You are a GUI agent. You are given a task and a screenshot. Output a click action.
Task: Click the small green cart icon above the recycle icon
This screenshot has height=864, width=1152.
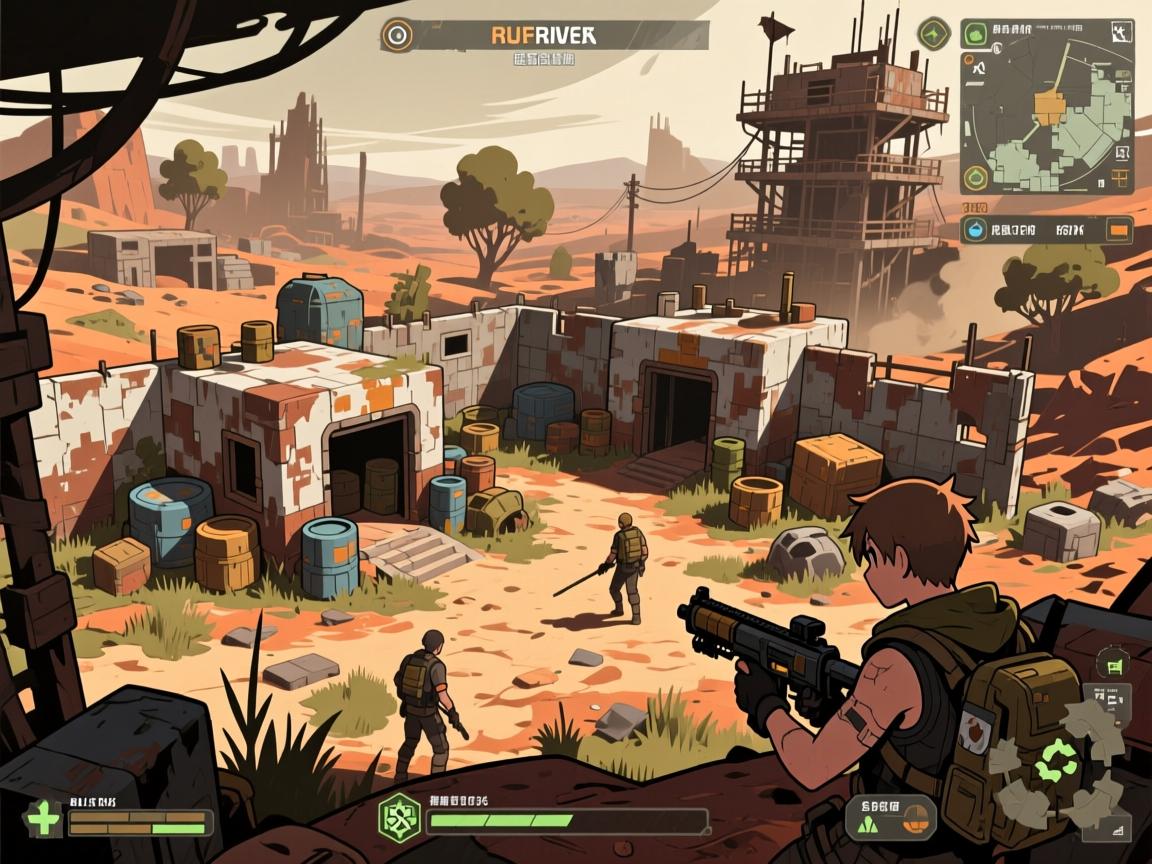click(1113, 663)
